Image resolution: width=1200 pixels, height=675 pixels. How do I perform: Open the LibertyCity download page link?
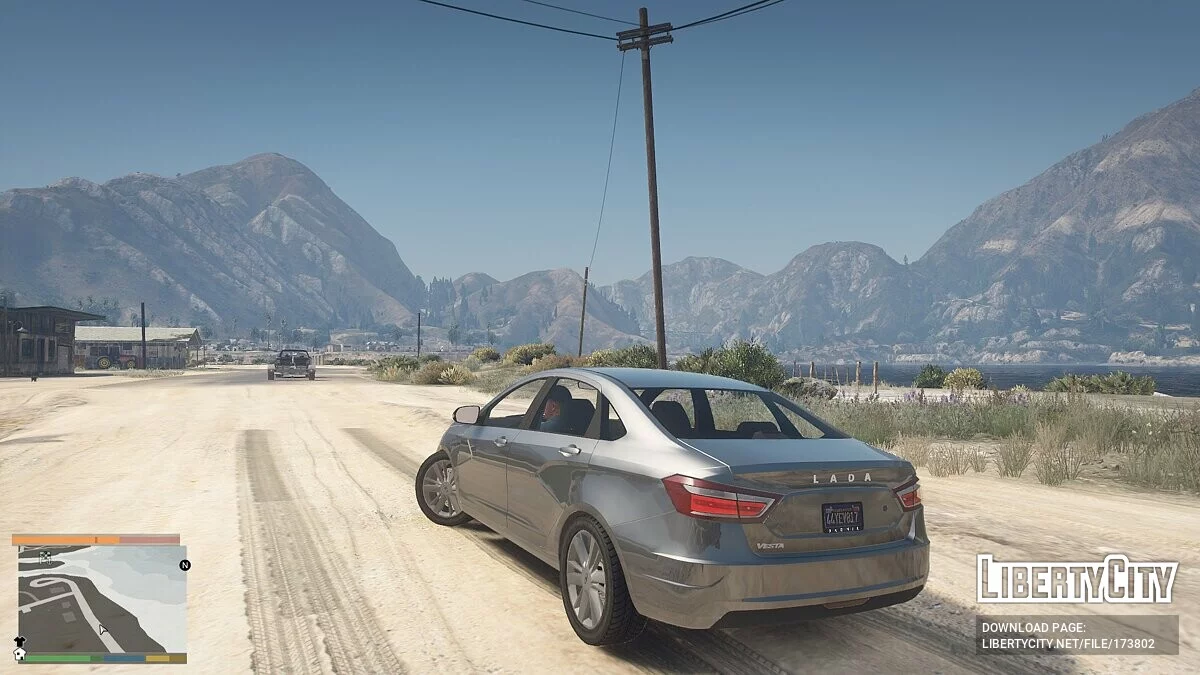1076,635
